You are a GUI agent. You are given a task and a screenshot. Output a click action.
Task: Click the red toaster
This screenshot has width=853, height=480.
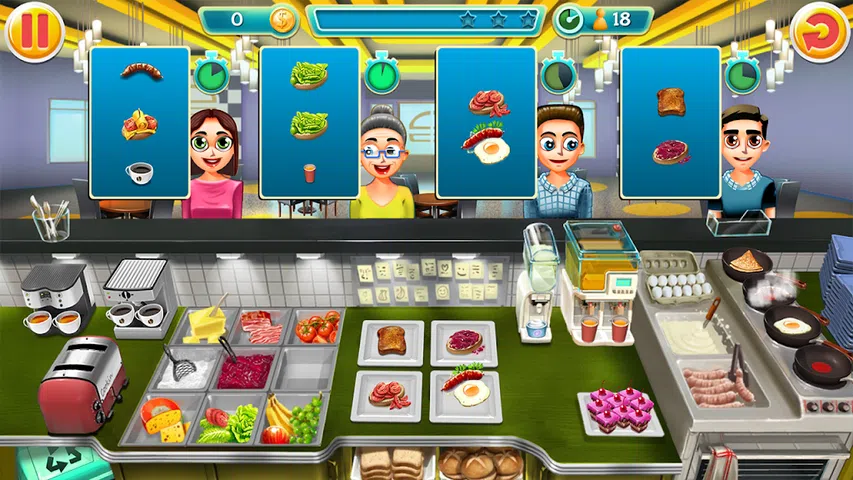tap(82, 385)
